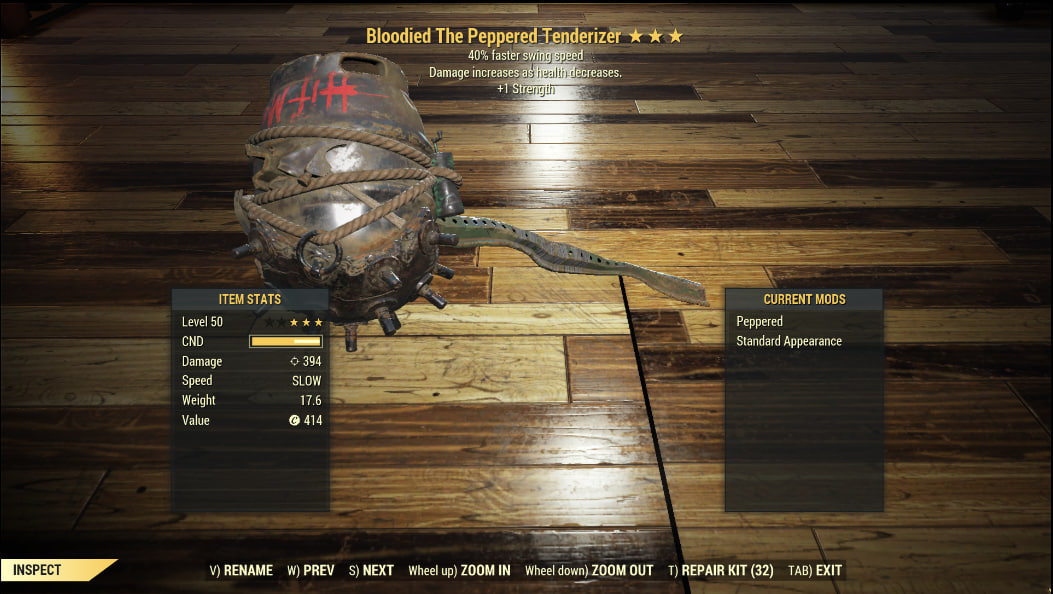Select the Peppered mod entry
This screenshot has height=594, width=1053.
pyautogui.click(x=760, y=322)
